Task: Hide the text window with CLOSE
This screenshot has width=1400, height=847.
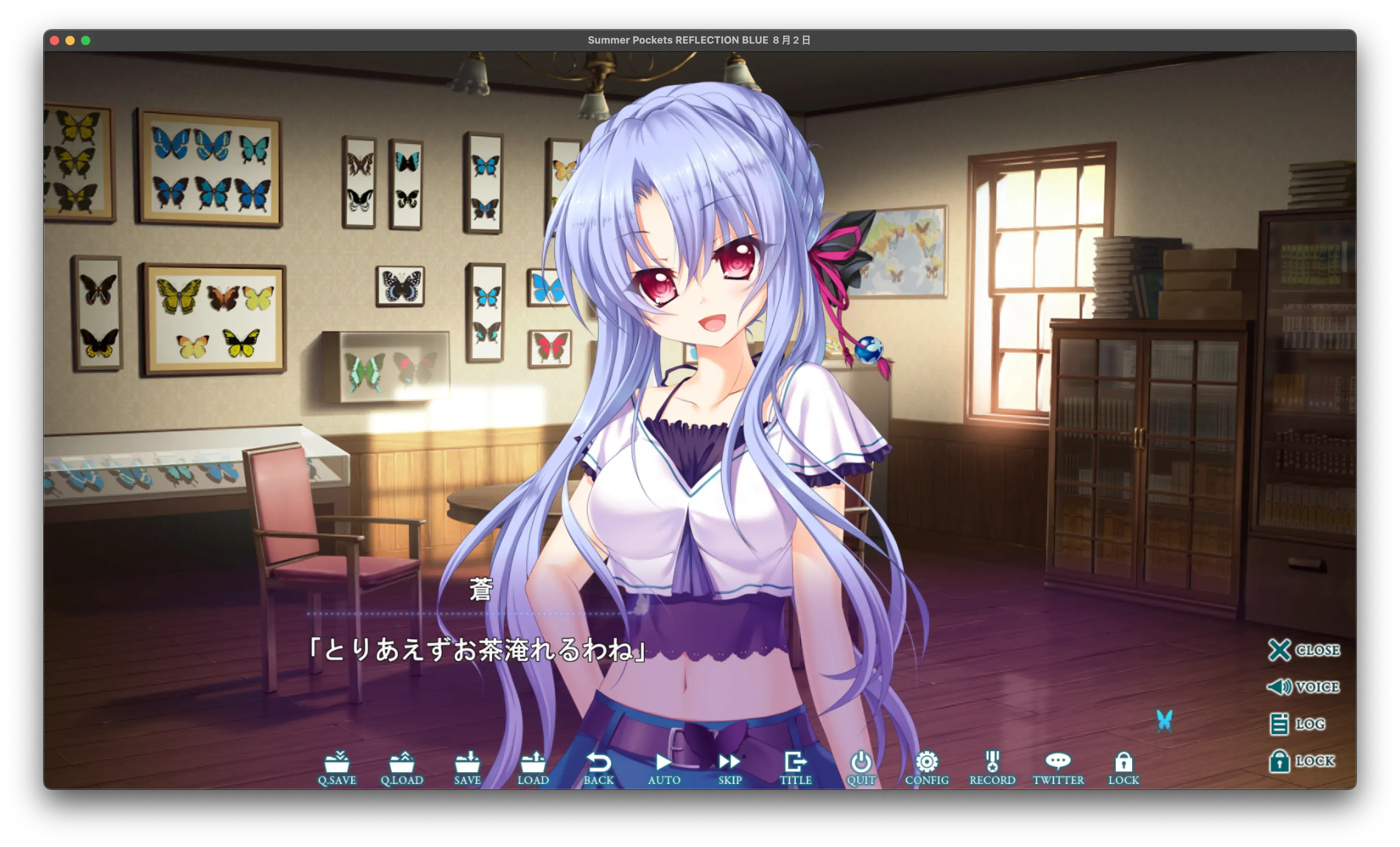Action: [1303, 650]
